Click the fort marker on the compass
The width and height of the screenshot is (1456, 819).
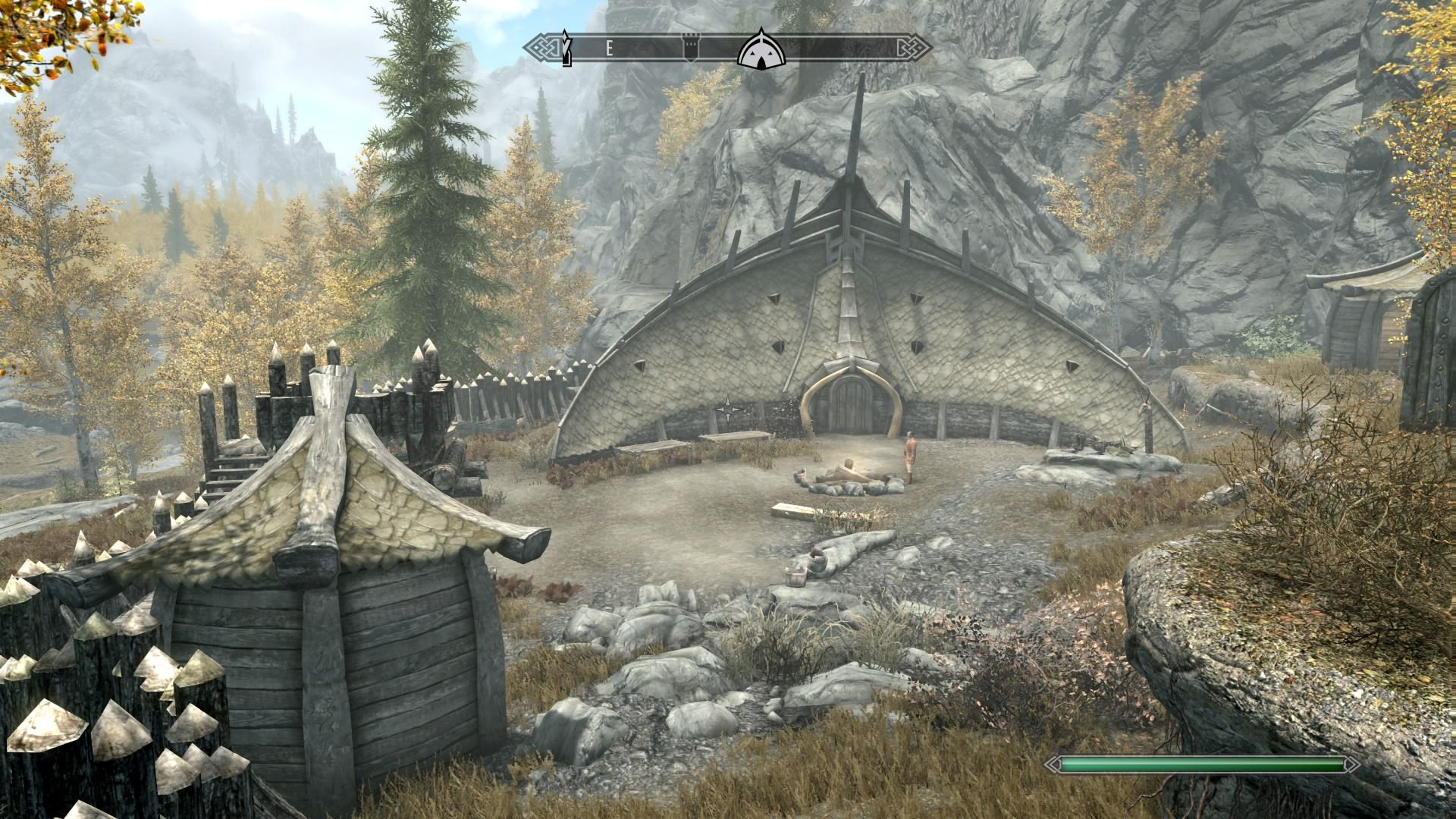(690, 48)
